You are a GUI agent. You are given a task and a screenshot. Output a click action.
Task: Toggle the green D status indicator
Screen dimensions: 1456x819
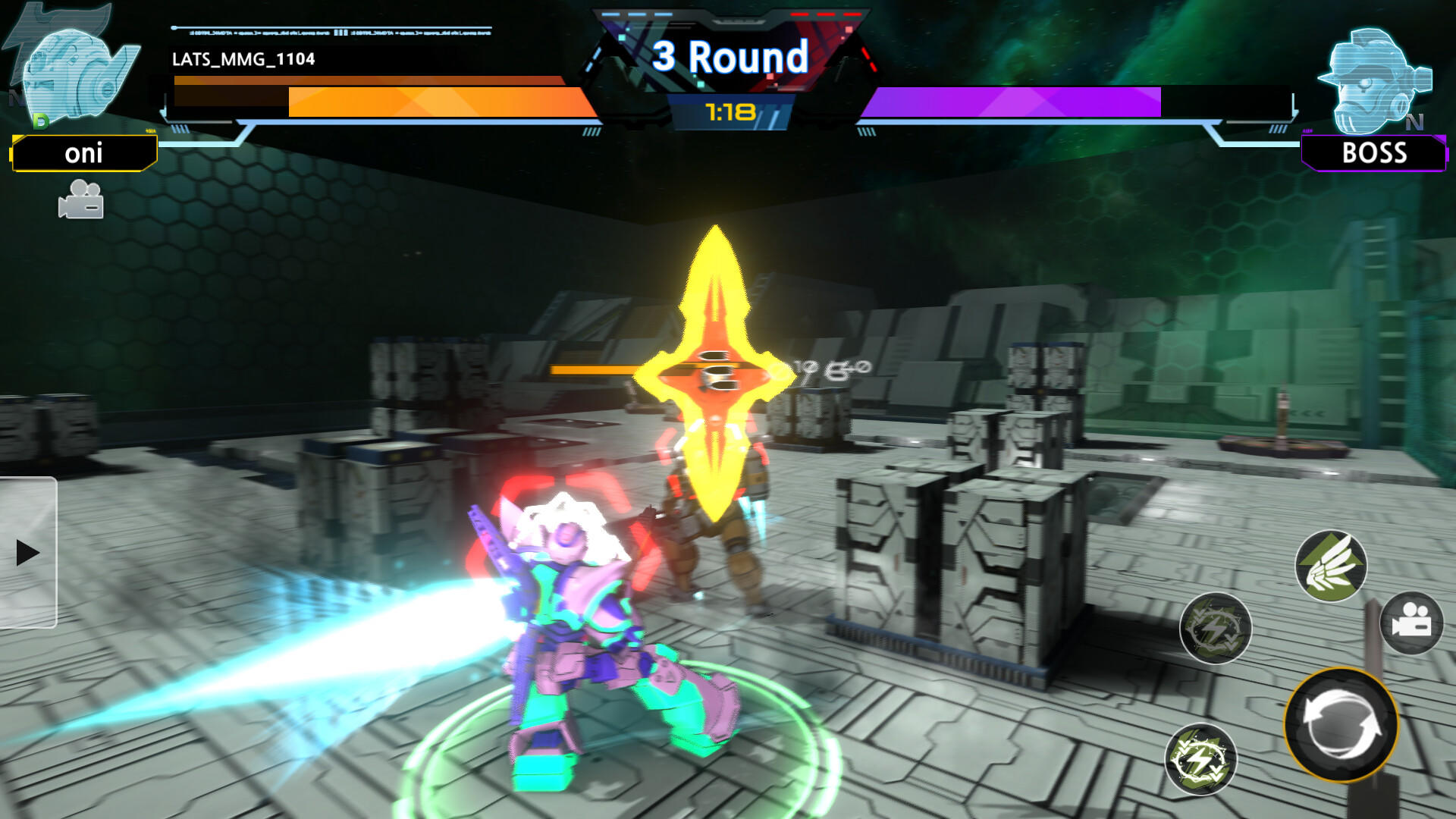tap(39, 120)
